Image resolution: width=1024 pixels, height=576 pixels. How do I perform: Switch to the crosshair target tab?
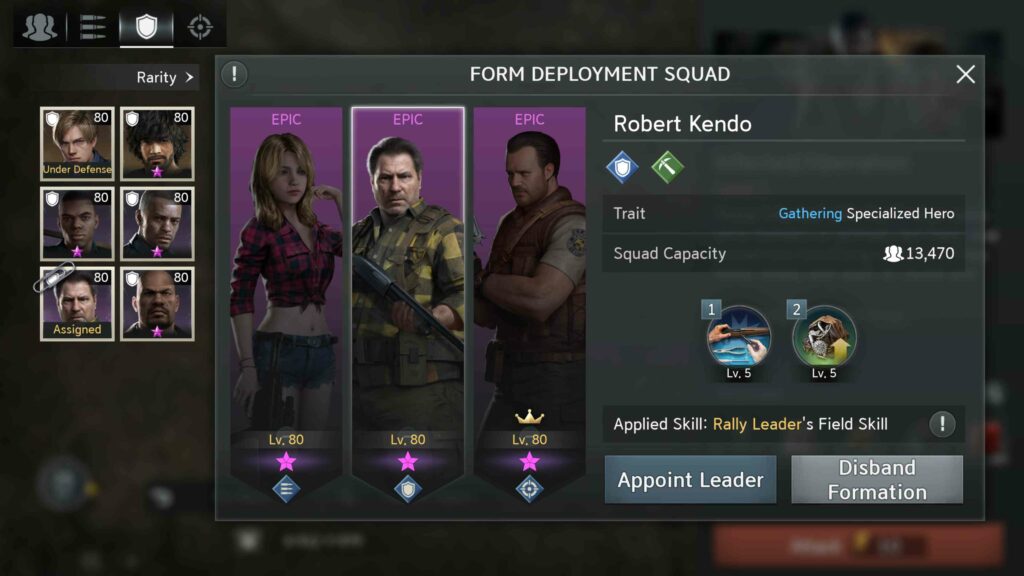(200, 27)
